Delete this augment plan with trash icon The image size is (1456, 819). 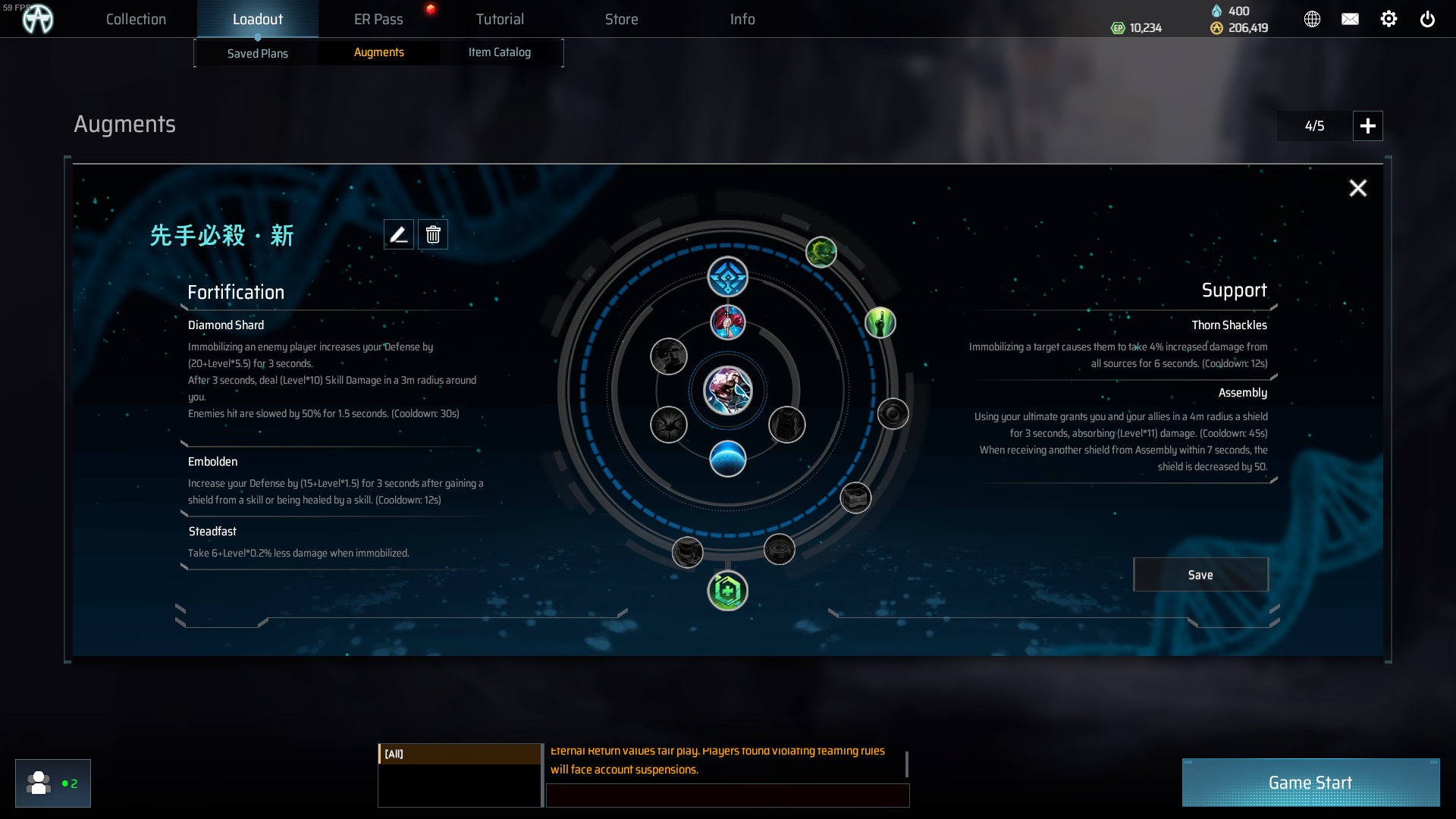click(433, 235)
